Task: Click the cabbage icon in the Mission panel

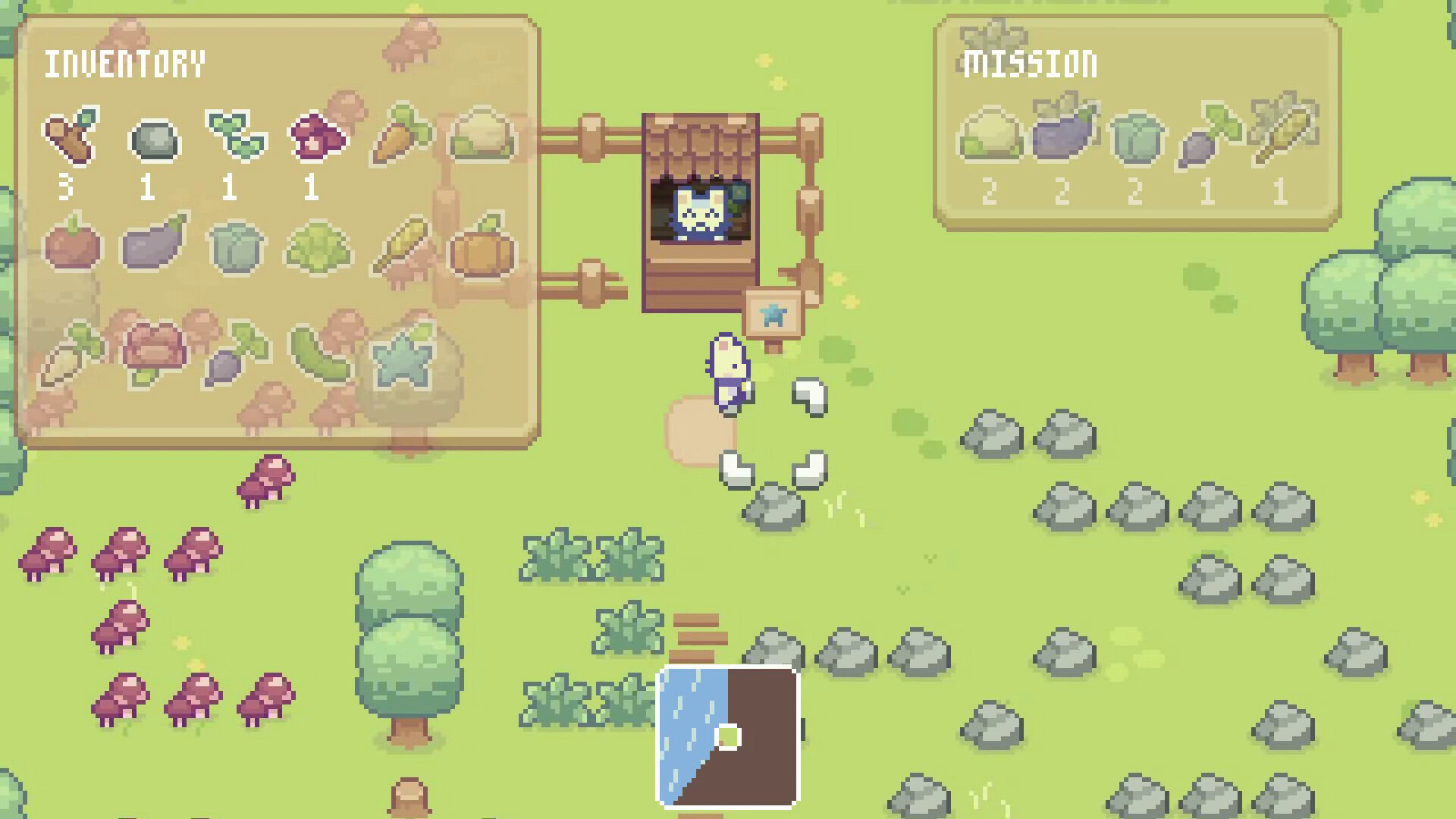Action: coord(1137,140)
